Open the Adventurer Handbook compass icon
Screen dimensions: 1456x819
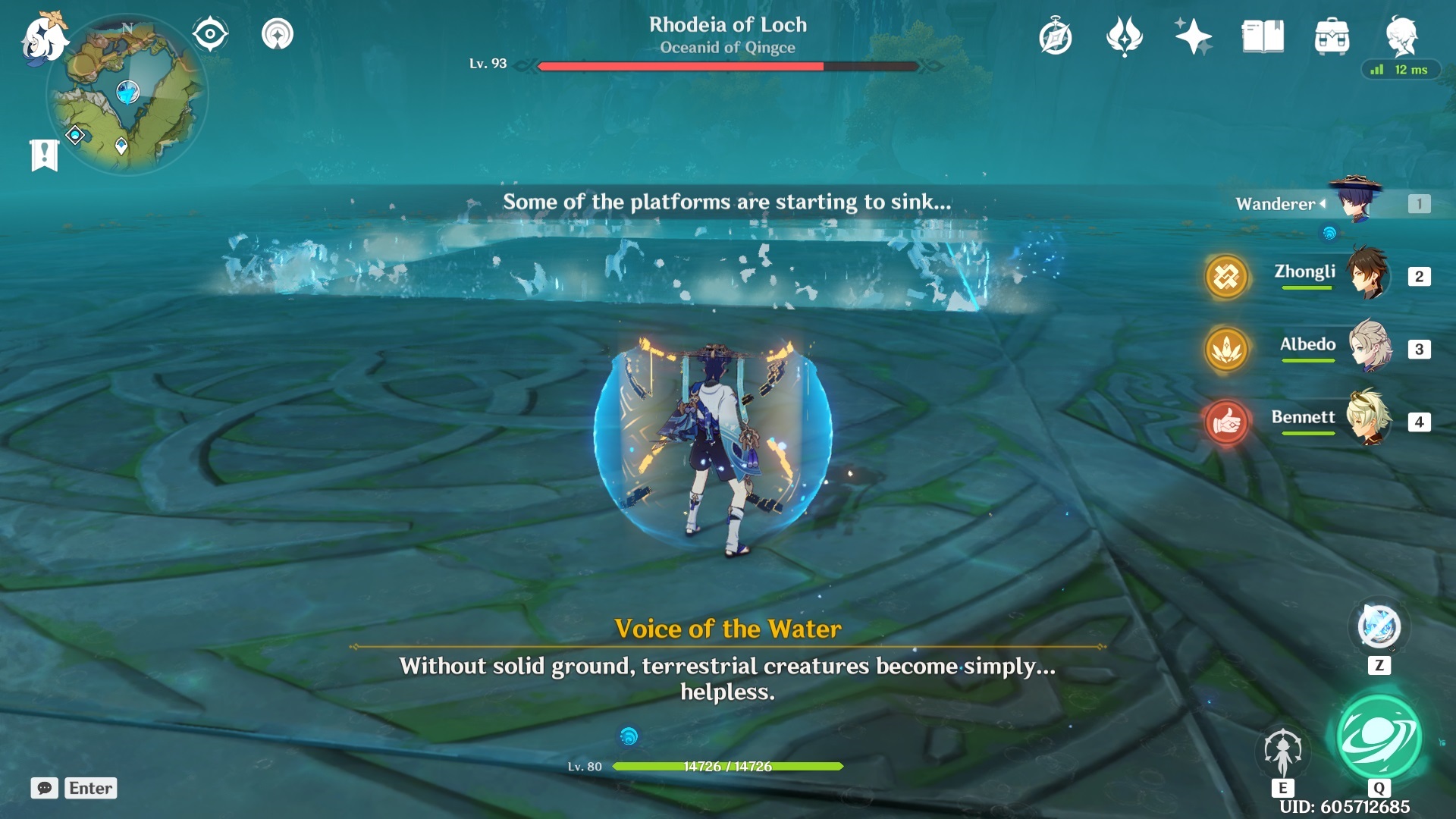pos(1056,35)
